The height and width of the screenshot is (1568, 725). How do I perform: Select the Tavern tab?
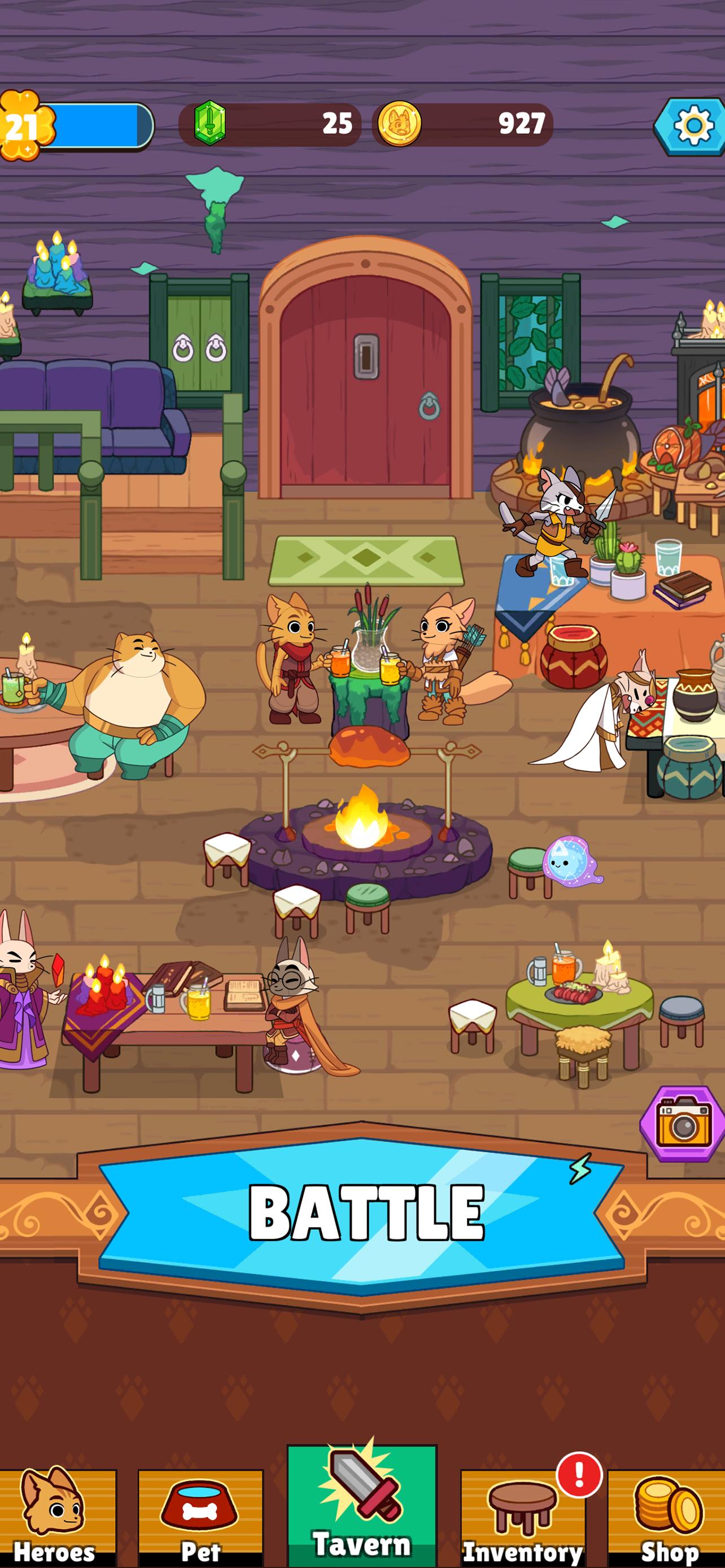pyautogui.click(x=362, y=1507)
